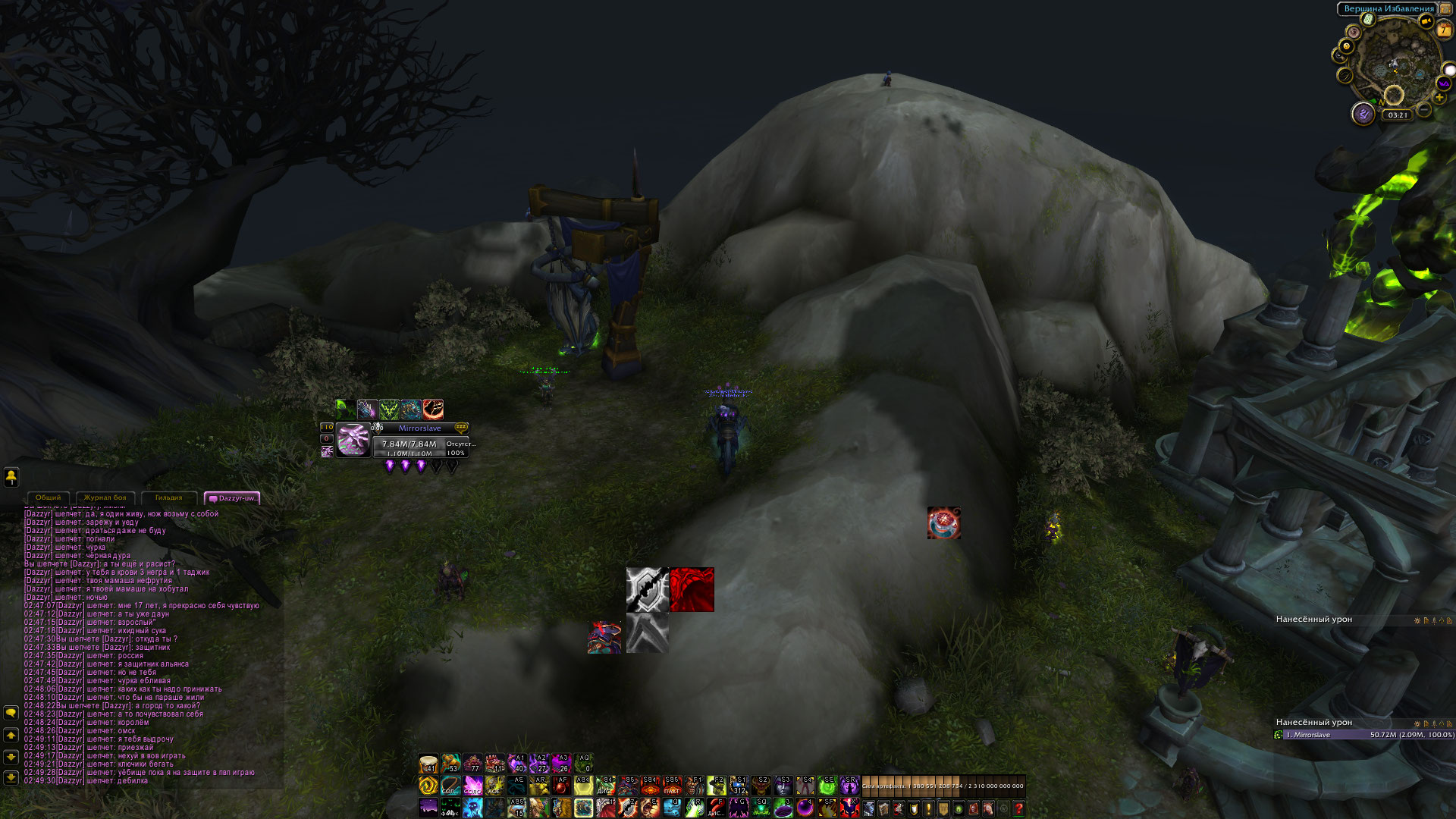Zoom in the minimap with plus button
Screen dimensions: 1456x819
[1440, 98]
